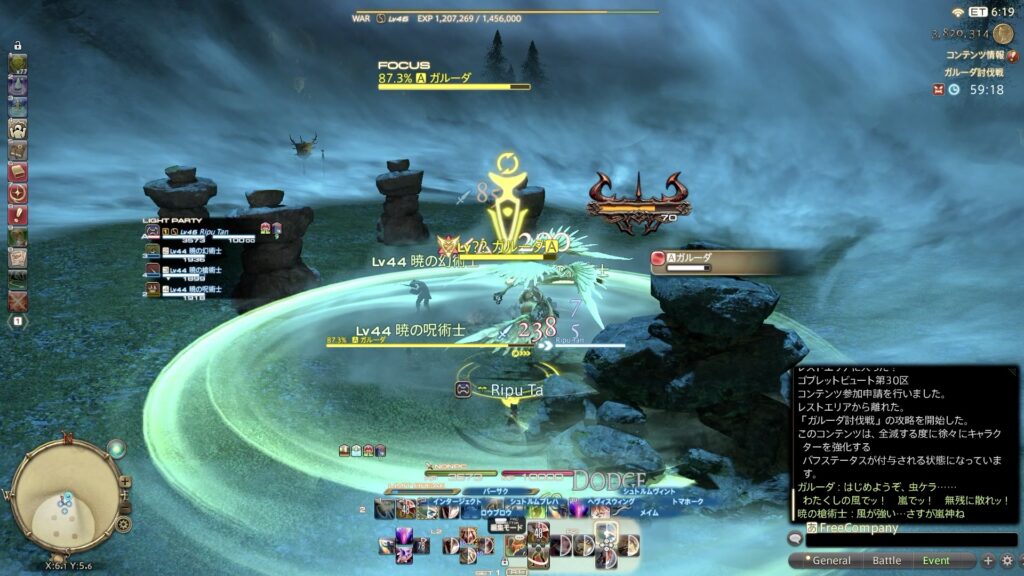Screen dimensions: 1024x576
Task: Select the Event chat tab
Action: 936,561
